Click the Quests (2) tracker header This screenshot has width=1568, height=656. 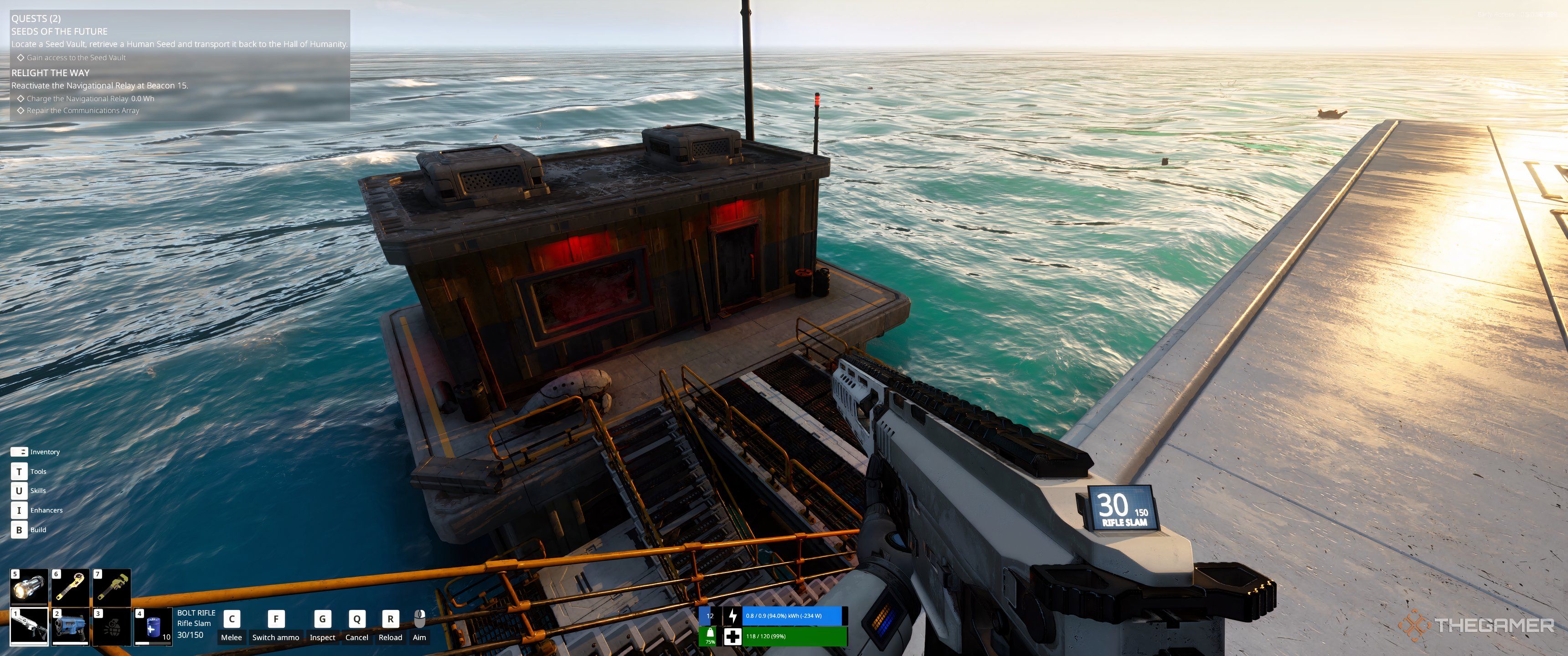tap(36, 18)
